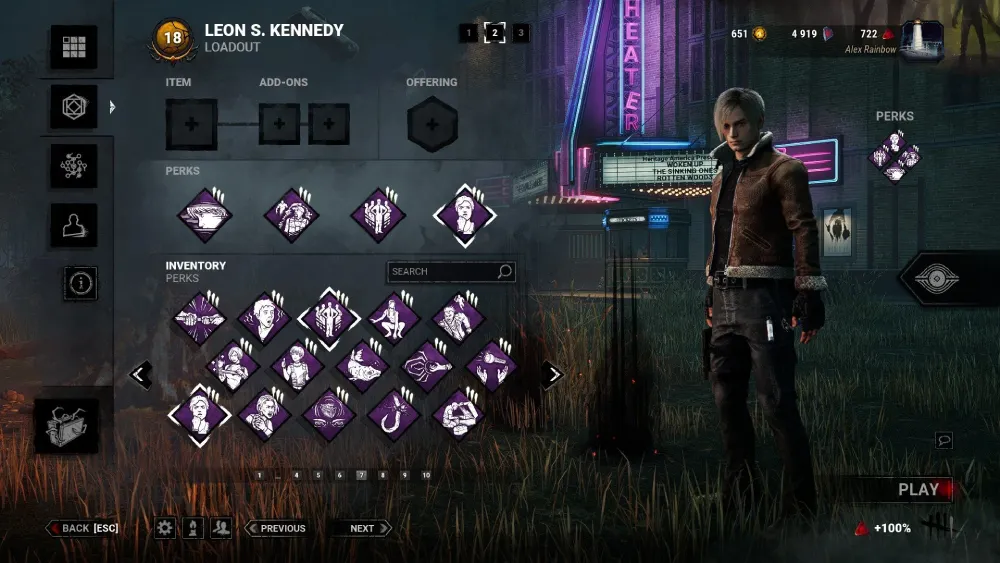Show previous perk inventory page via left arrow

coord(141,375)
